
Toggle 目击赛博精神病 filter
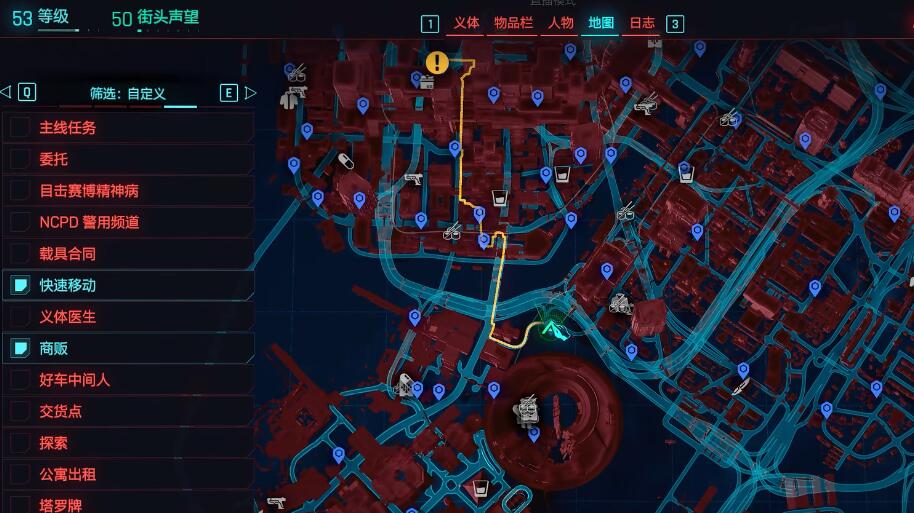pos(20,190)
